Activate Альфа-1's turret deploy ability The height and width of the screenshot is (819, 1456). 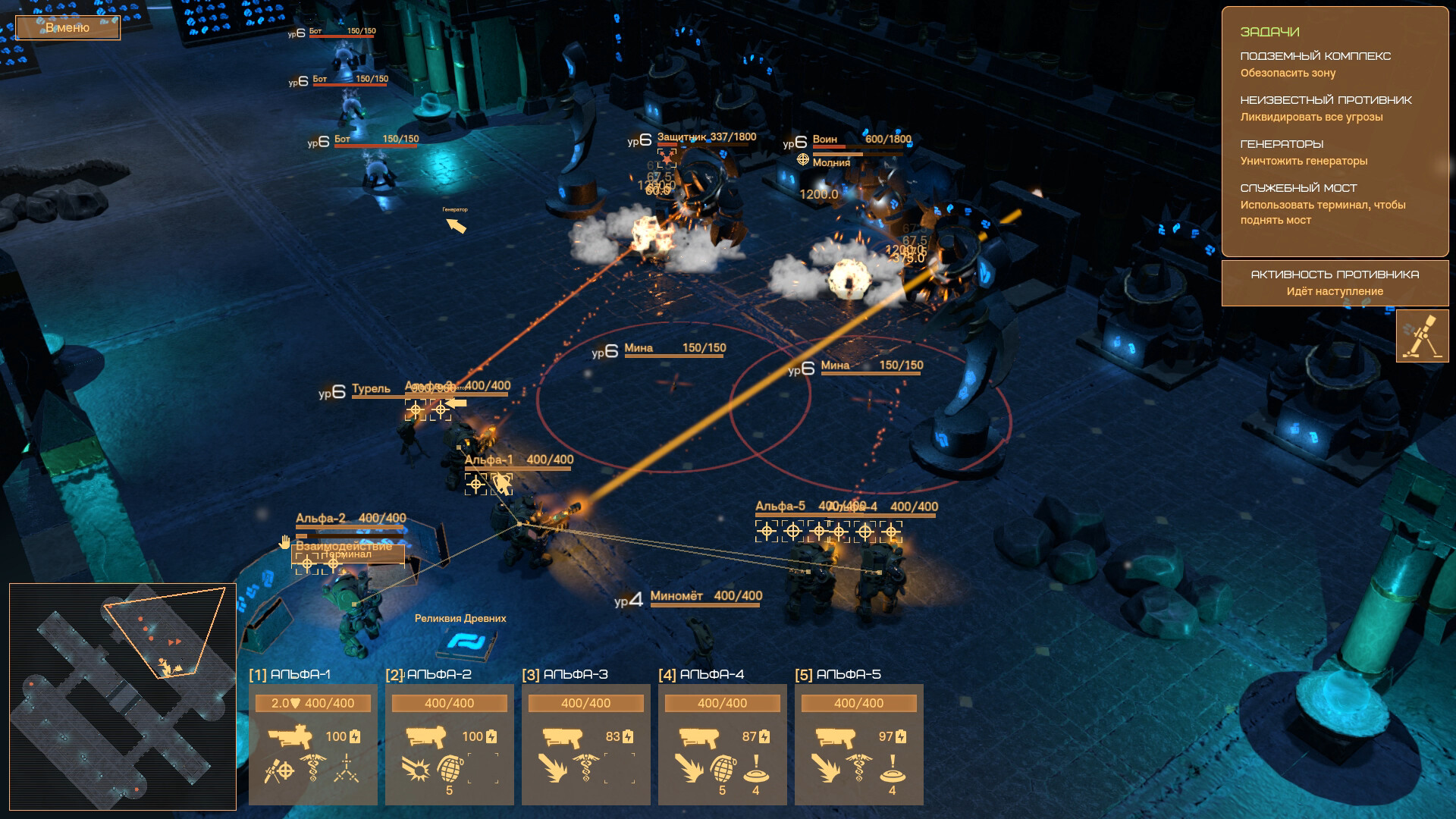(347, 768)
